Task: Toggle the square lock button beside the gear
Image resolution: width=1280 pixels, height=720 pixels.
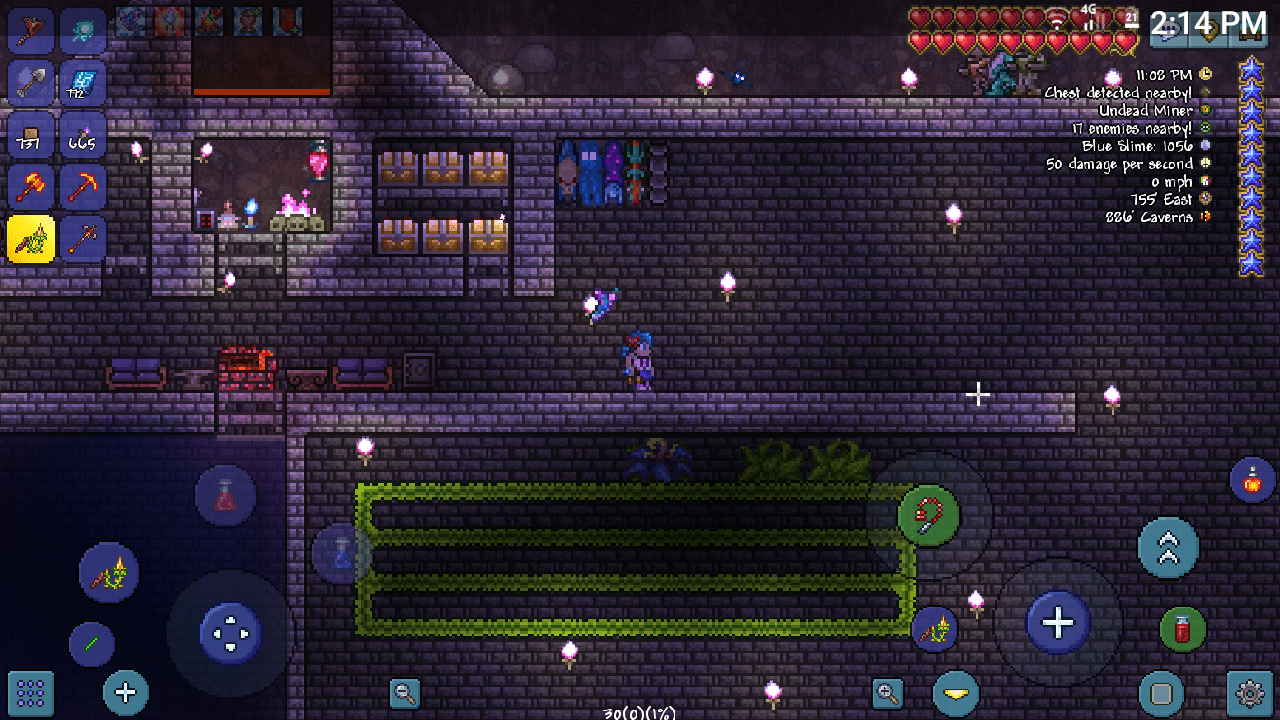Action: [1160, 691]
